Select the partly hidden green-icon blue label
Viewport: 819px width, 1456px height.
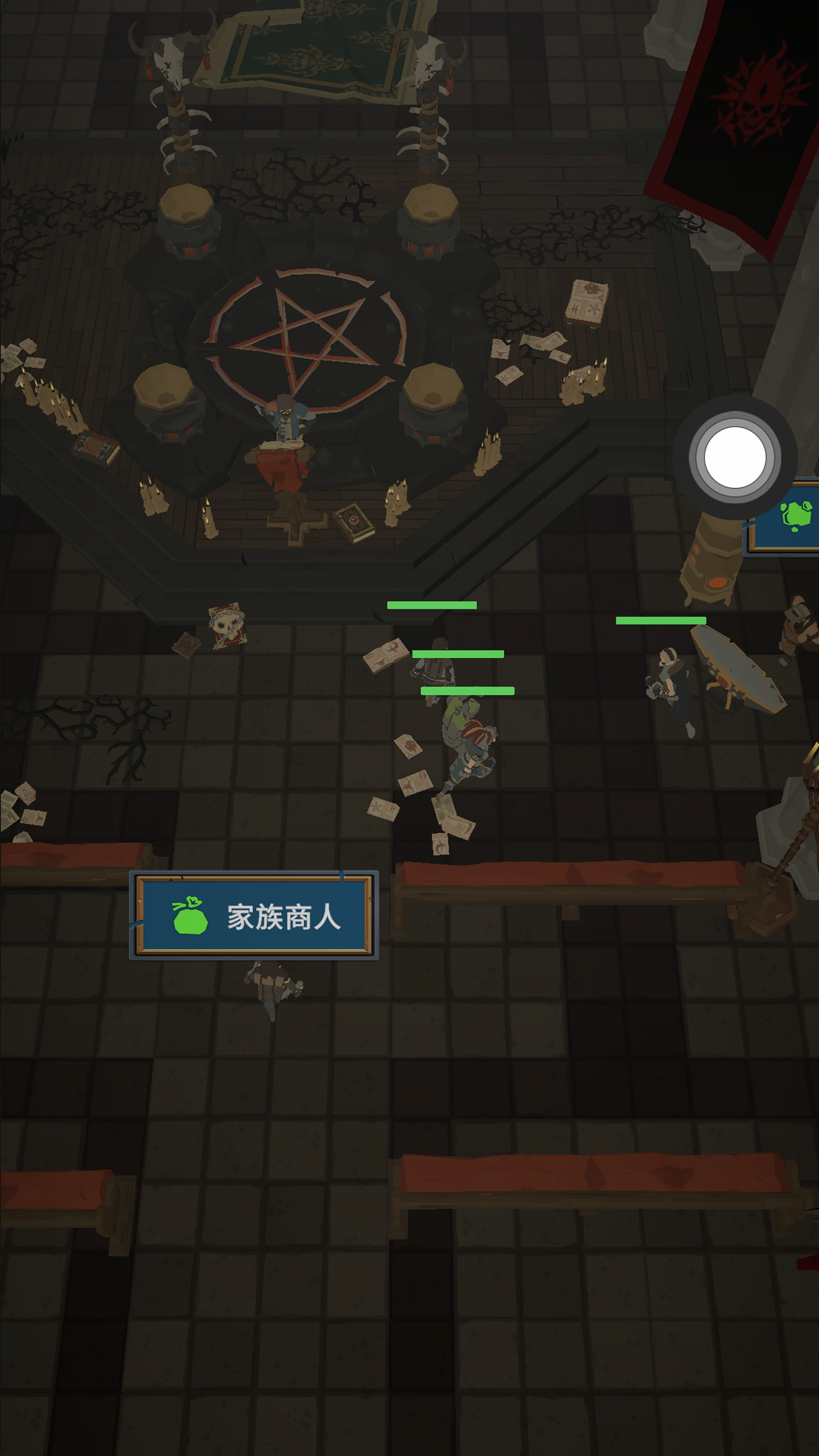pos(788,518)
